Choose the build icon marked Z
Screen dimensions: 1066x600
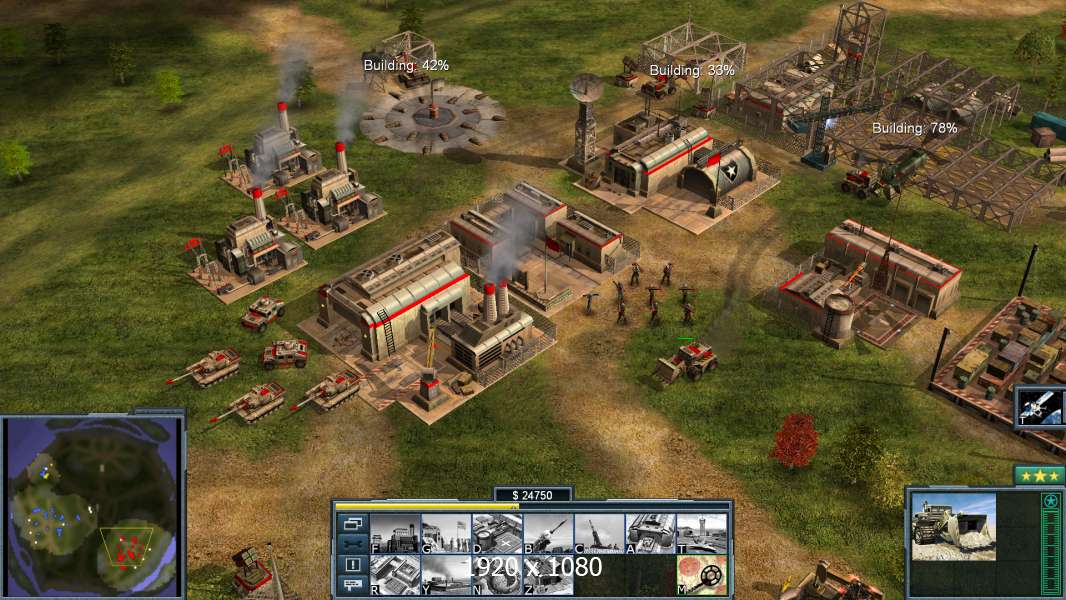click(x=548, y=574)
